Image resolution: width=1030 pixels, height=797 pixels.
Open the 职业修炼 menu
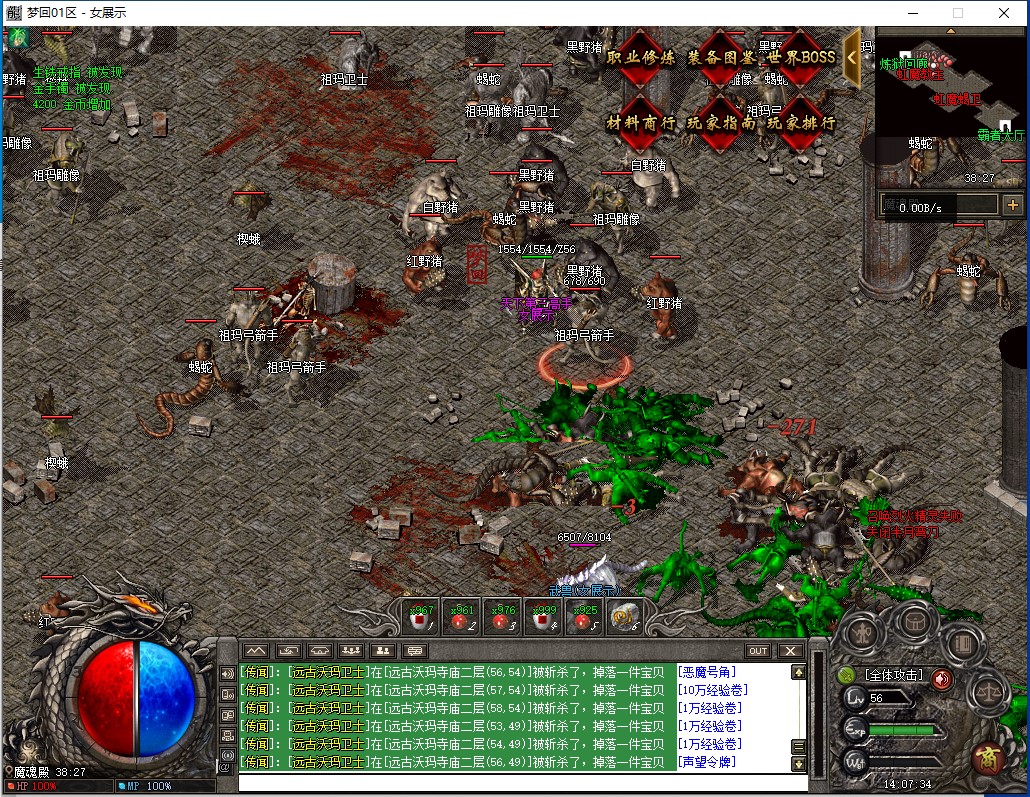point(641,58)
